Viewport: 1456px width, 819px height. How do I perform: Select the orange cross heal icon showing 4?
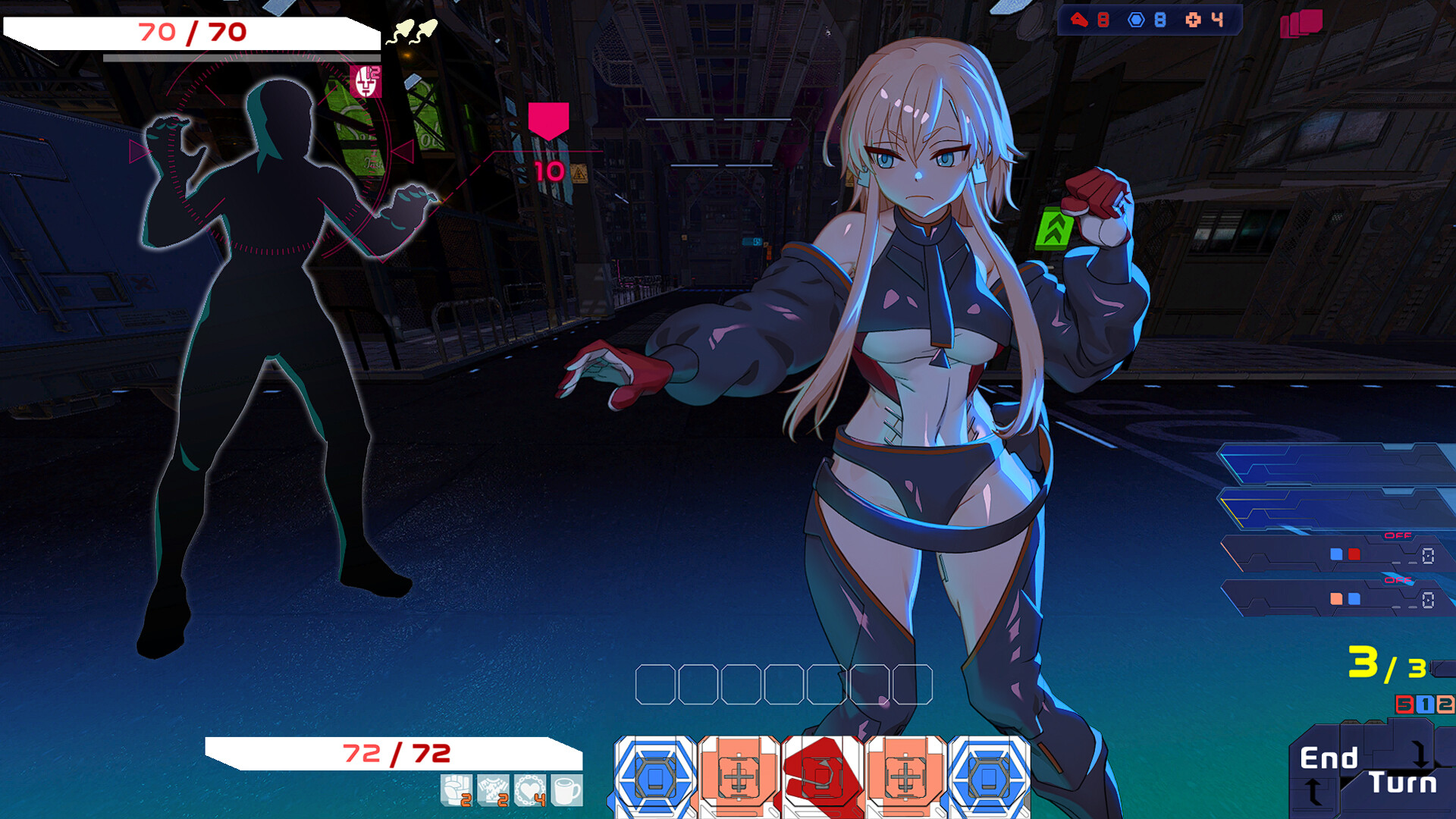tap(1194, 20)
